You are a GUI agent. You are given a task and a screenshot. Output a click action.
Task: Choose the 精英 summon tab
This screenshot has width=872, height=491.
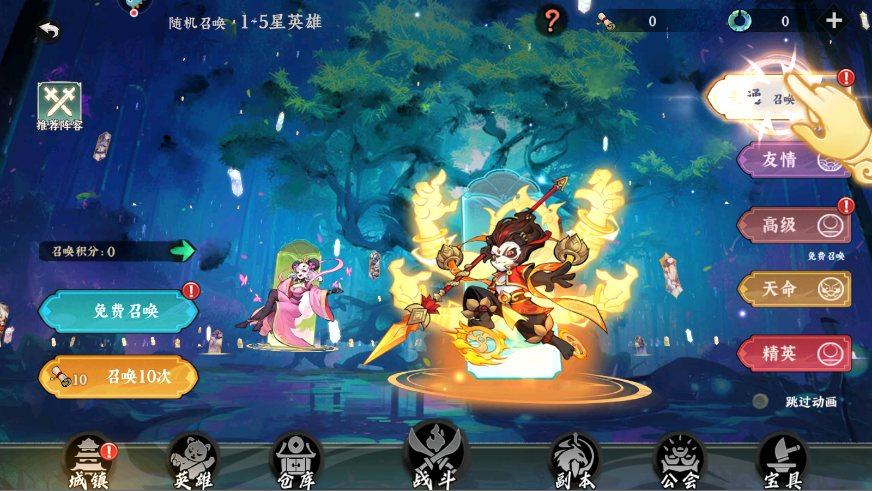point(794,353)
